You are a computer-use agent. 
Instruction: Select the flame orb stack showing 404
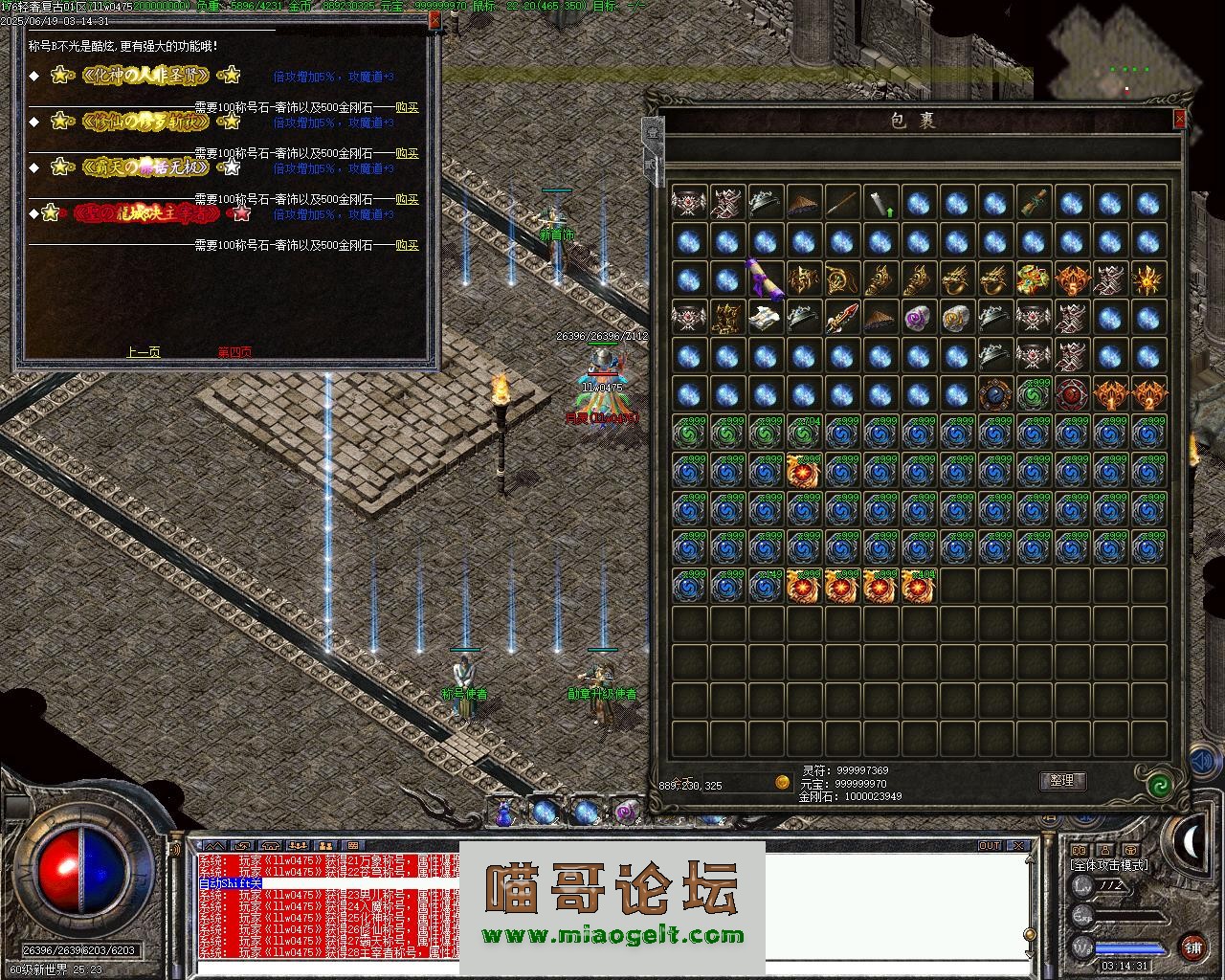click(918, 586)
